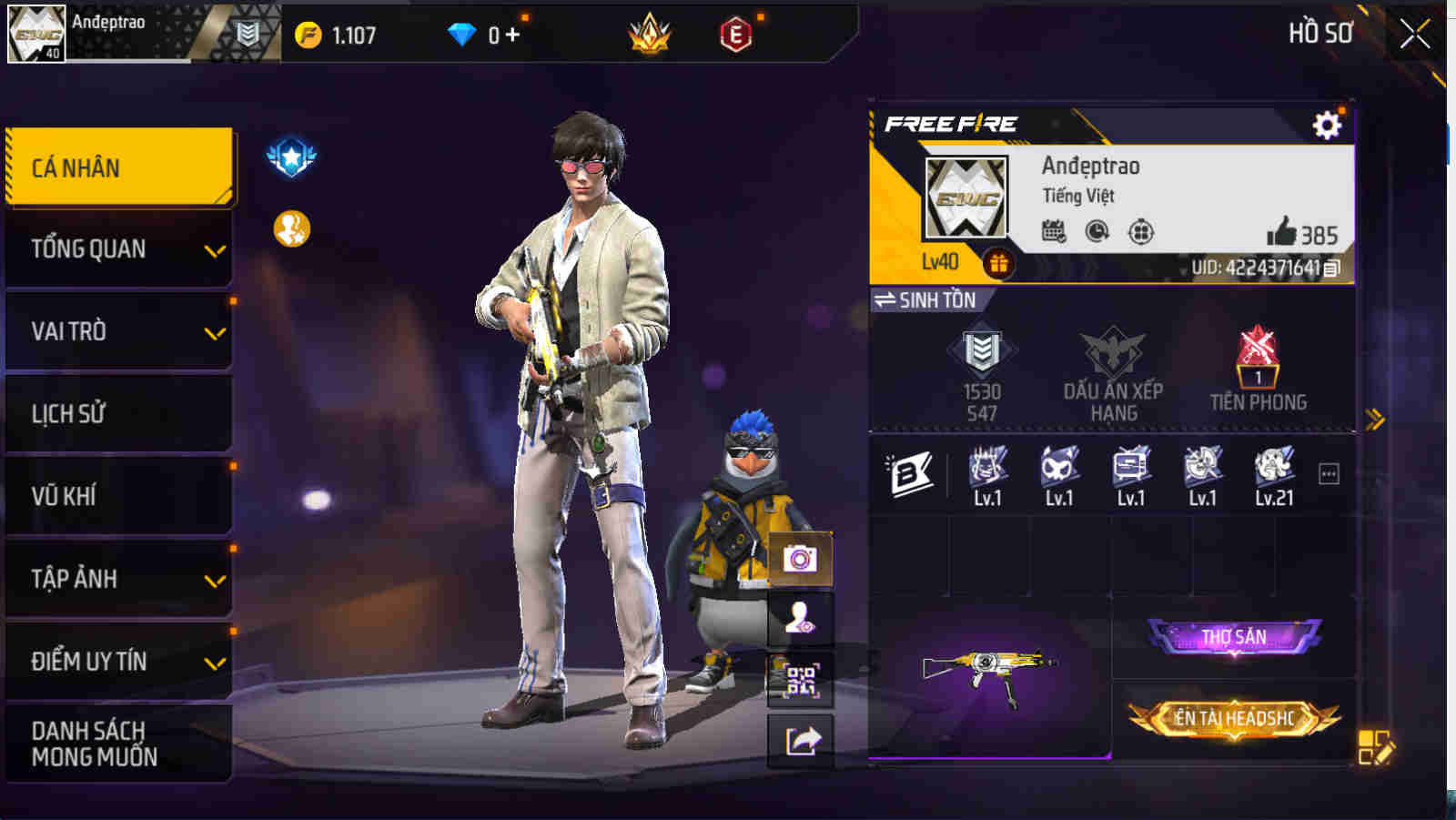Select the Lv.21 badge icon

(1272, 466)
